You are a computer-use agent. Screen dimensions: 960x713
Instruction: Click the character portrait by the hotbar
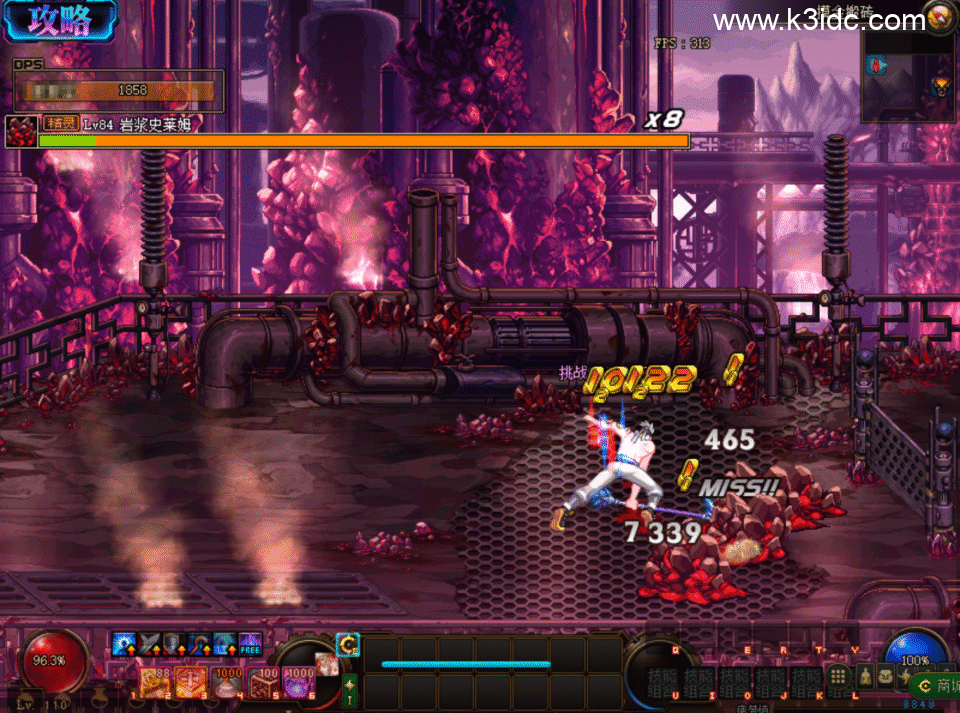[327, 664]
